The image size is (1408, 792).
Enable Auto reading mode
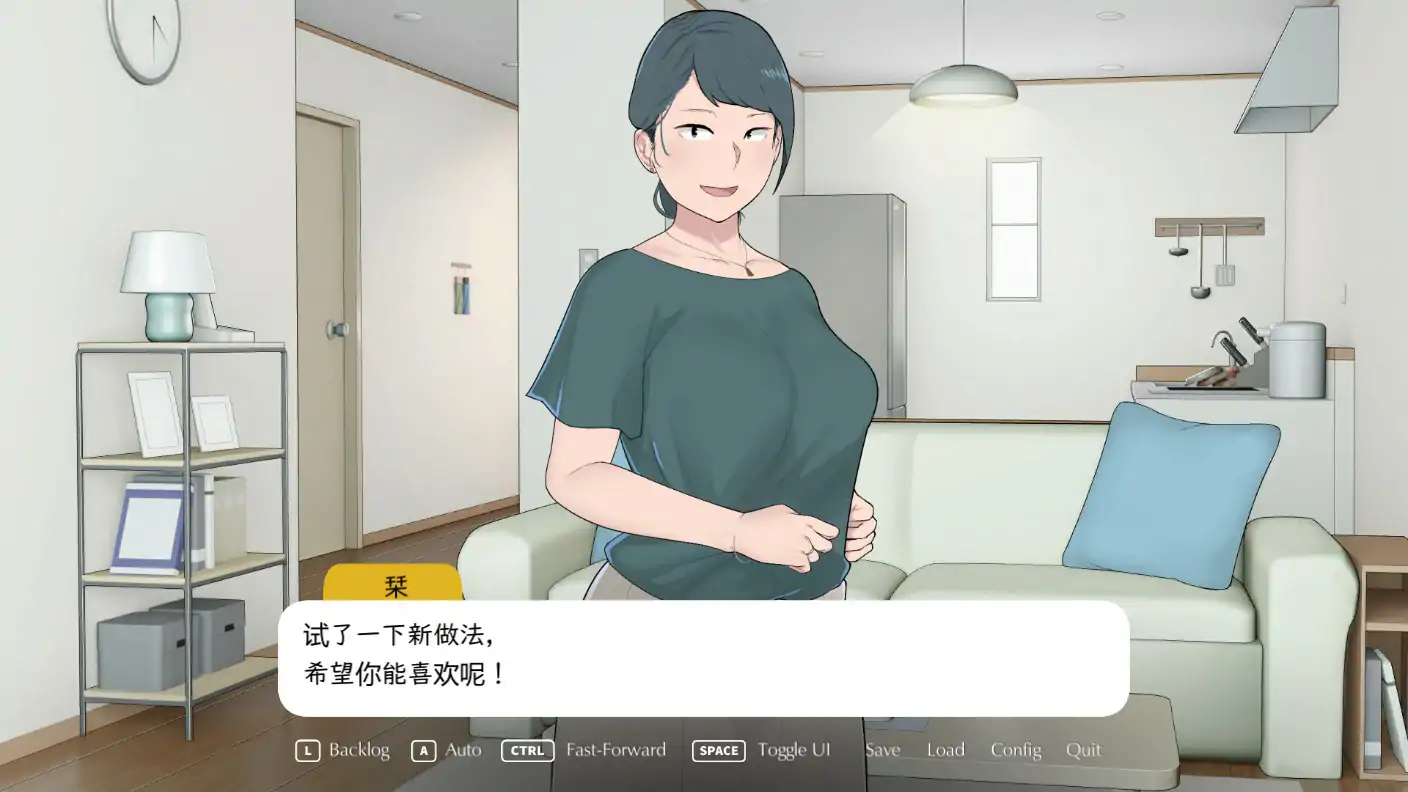tap(461, 750)
